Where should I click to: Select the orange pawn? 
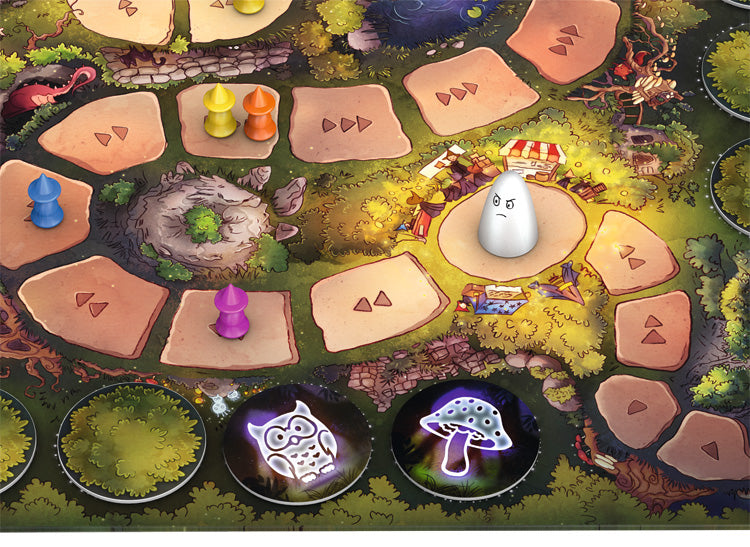pyautogui.click(x=259, y=113)
